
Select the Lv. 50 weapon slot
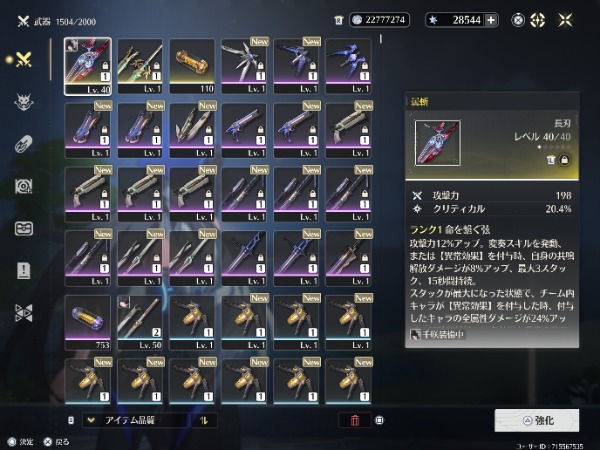point(140,321)
